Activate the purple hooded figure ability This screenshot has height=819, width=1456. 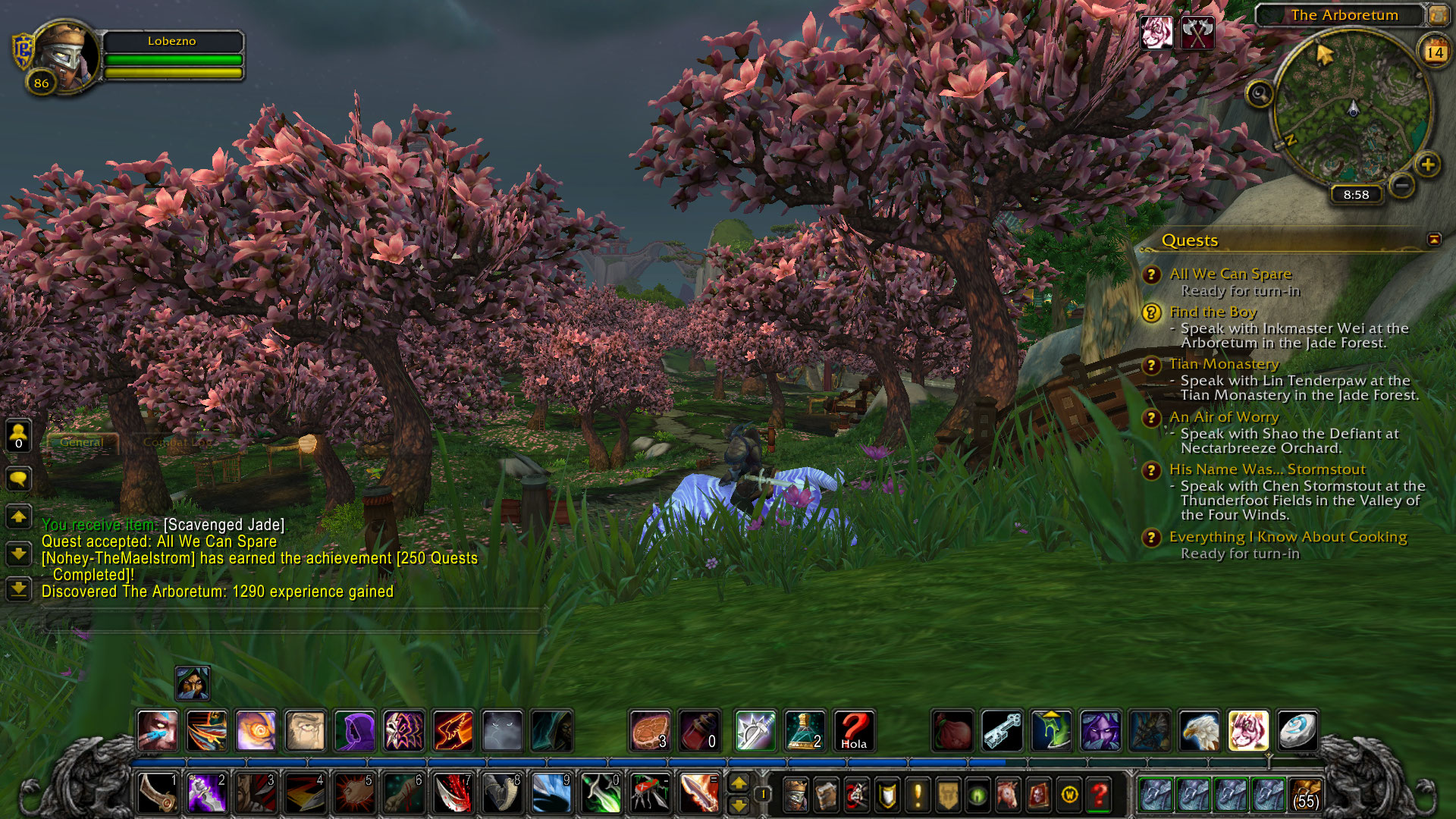point(354,730)
